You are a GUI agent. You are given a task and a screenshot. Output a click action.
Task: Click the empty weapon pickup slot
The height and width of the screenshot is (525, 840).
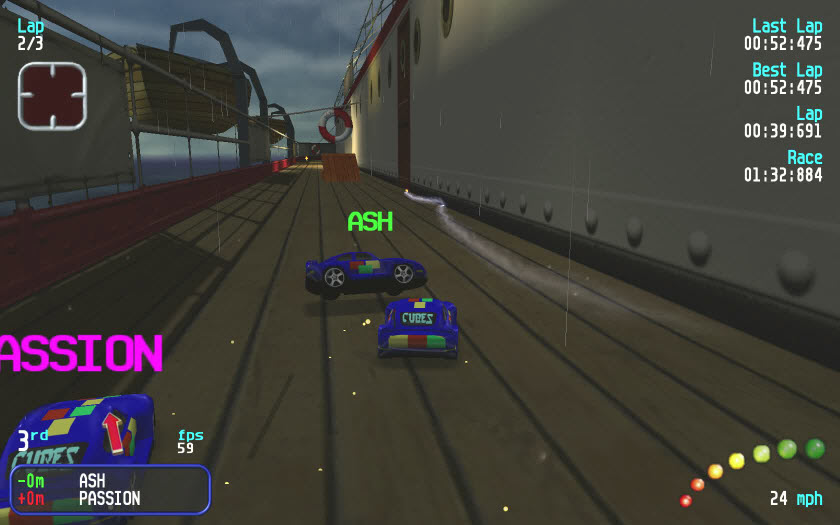[x=52, y=96]
